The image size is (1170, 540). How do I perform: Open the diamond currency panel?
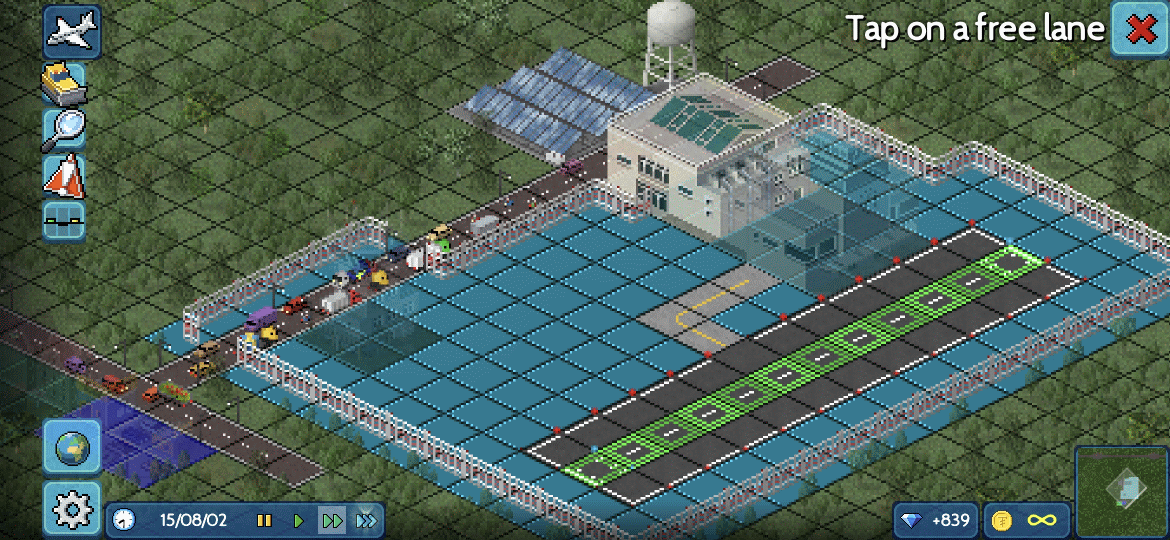[934, 520]
